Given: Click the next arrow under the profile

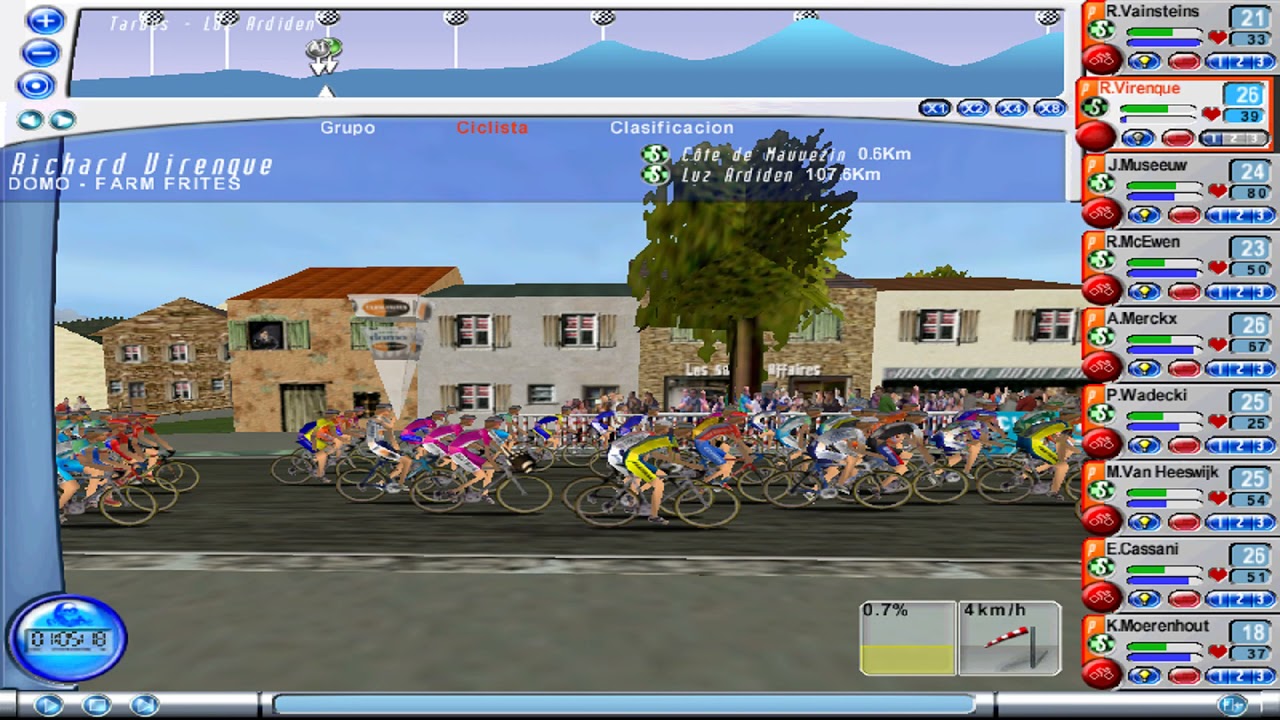Looking at the screenshot, I should point(62,121).
